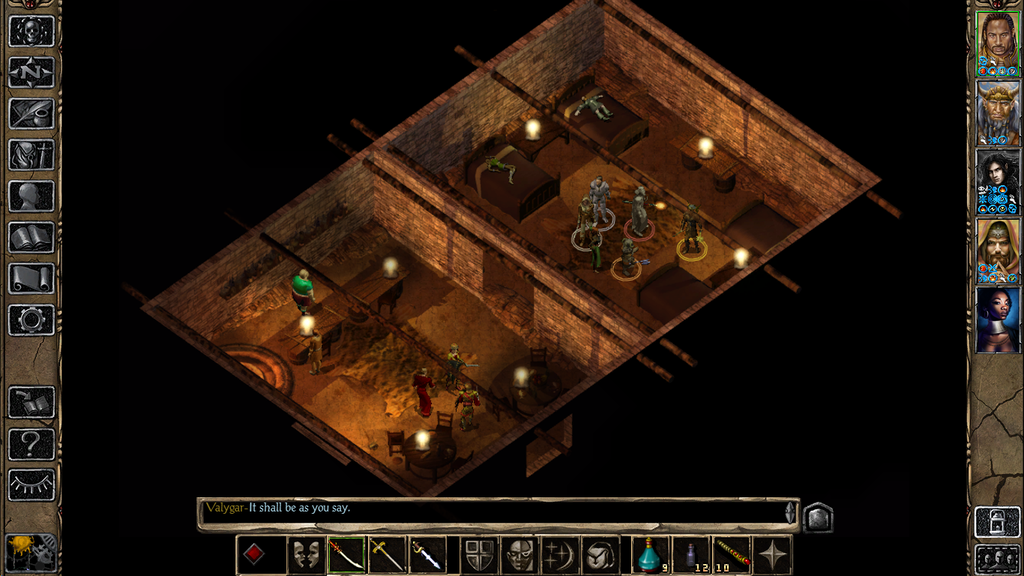Screen dimensions: 1024x576
Task: Select the hooded bearded character portrait
Action: click(x=997, y=251)
